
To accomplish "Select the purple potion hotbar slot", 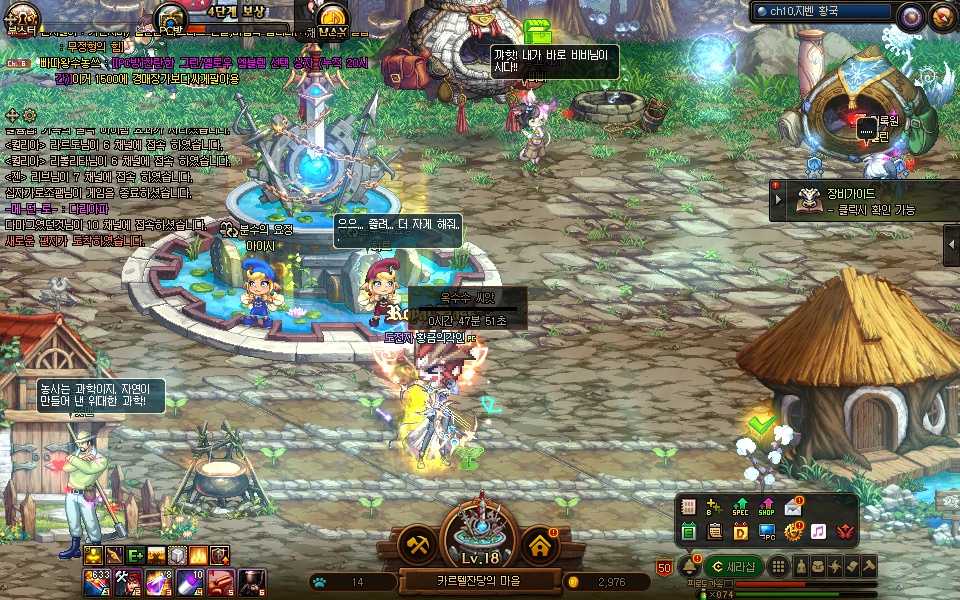I will [x=159, y=579].
